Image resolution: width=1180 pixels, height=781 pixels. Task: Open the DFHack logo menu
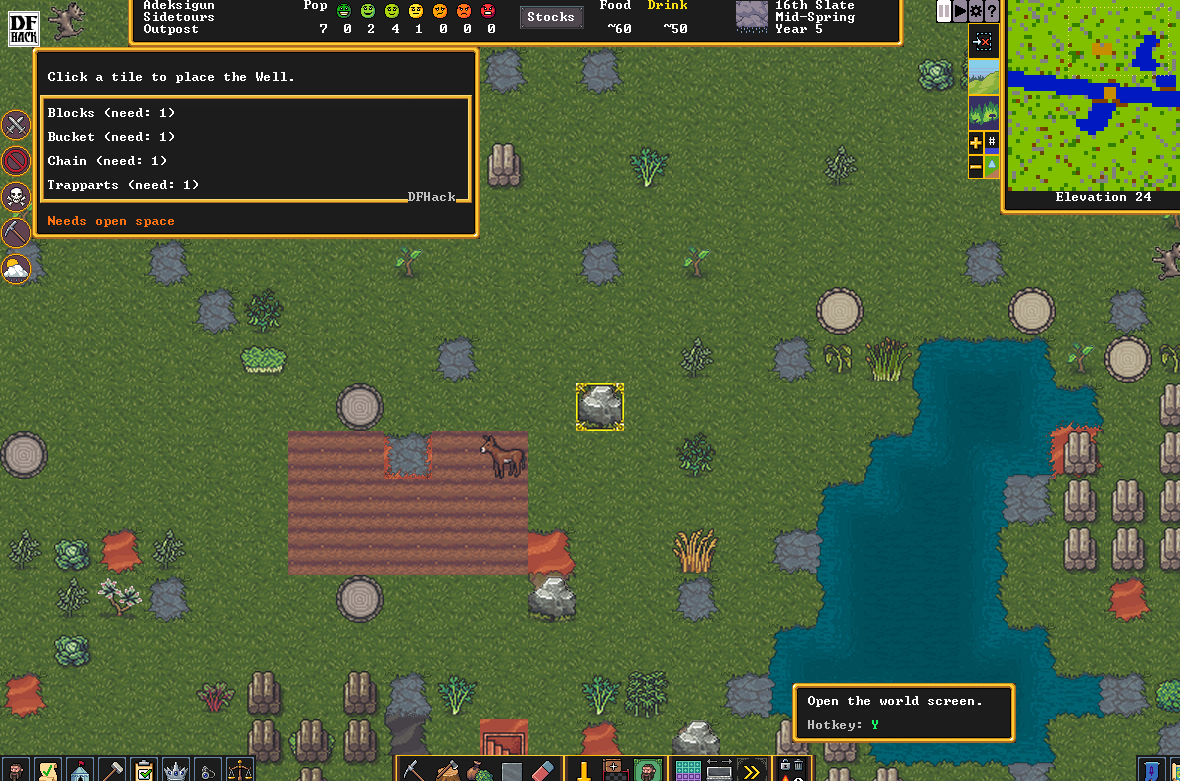[23, 29]
